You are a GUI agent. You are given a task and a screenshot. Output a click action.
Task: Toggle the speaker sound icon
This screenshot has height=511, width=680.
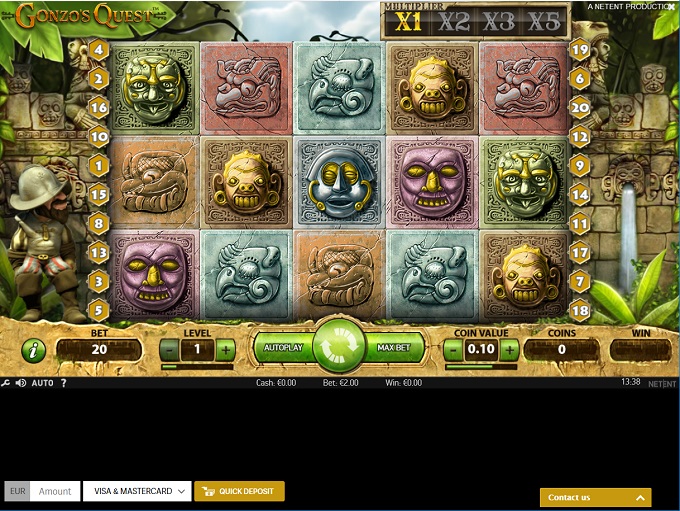point(20,383)
